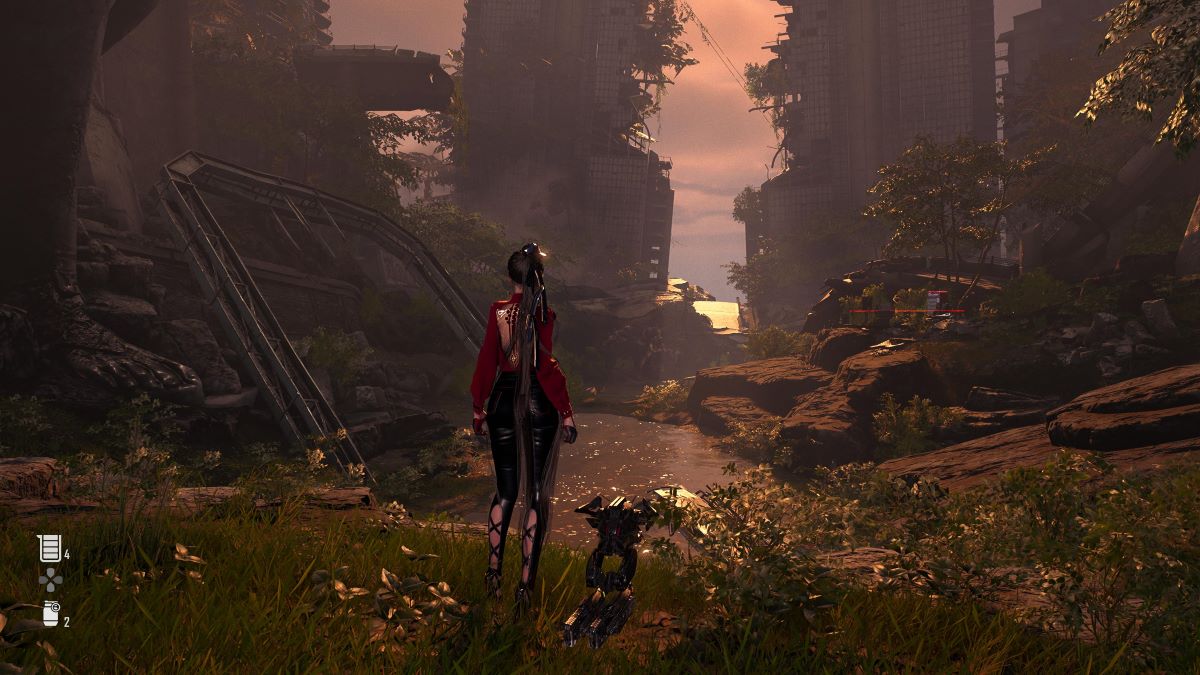Use the jar consumable item icon
This screenshot has height=675, width=1200.
tap(51, 613)
